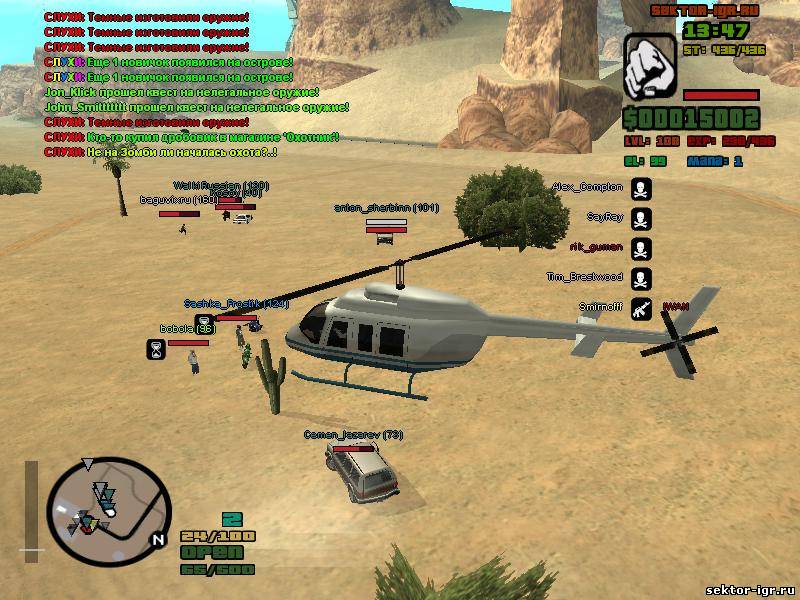800x600 pixels.
Task: Click the rik_guman skull death icon
Action: [641, 249]
